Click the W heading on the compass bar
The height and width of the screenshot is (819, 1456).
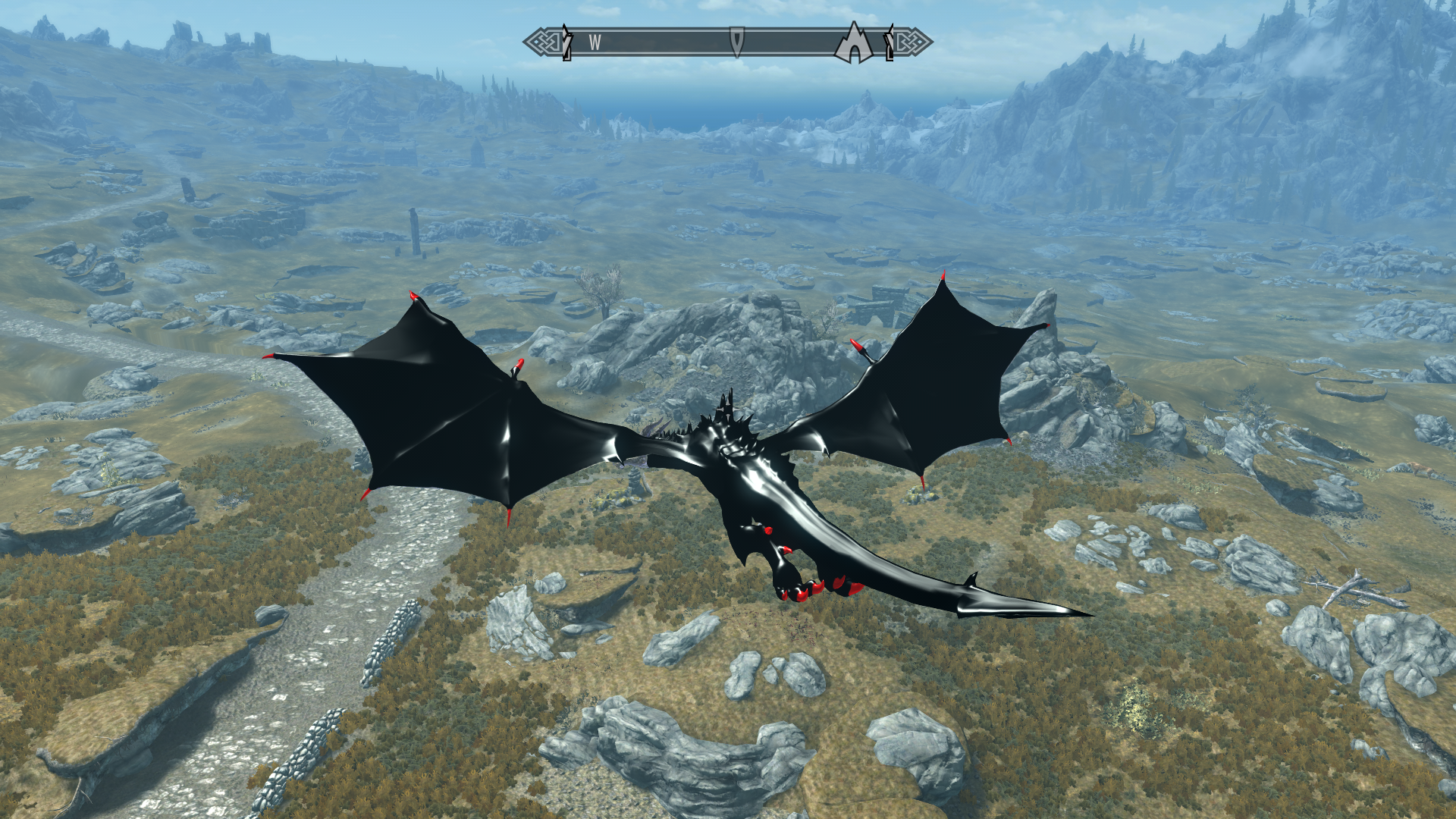point(595,43)
